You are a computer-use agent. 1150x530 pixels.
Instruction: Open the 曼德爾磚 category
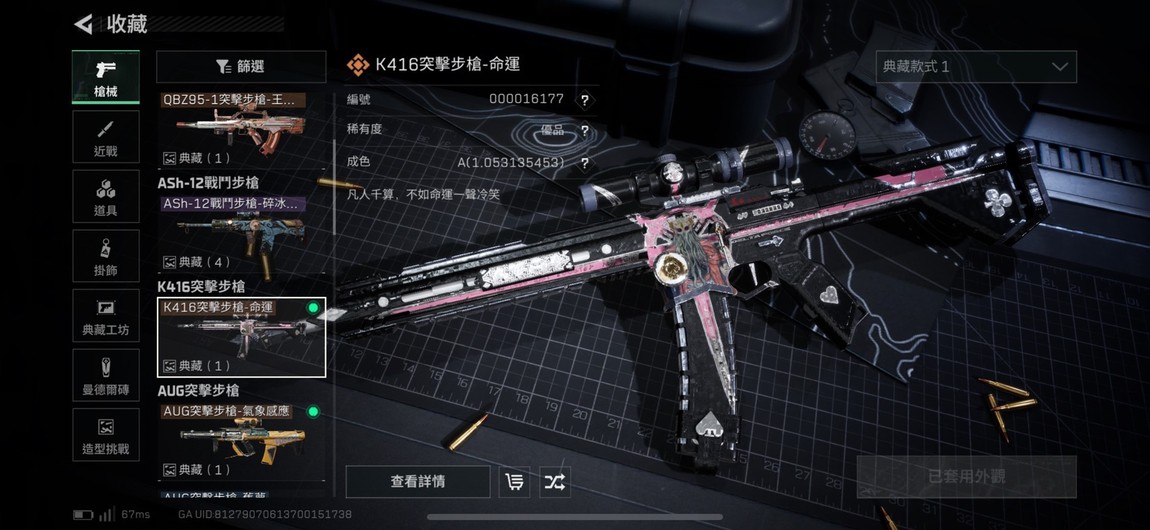point(105,375)
